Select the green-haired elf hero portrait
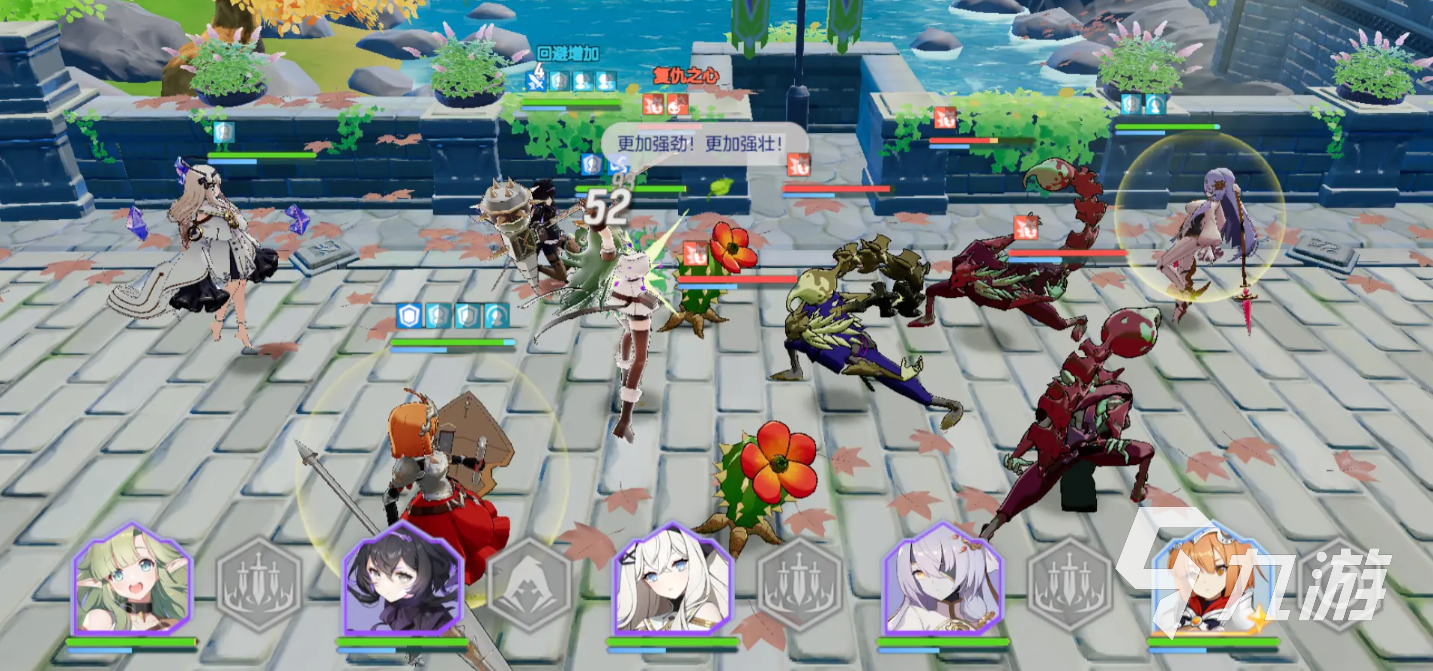1433x671 pixels. pos(132,579)
